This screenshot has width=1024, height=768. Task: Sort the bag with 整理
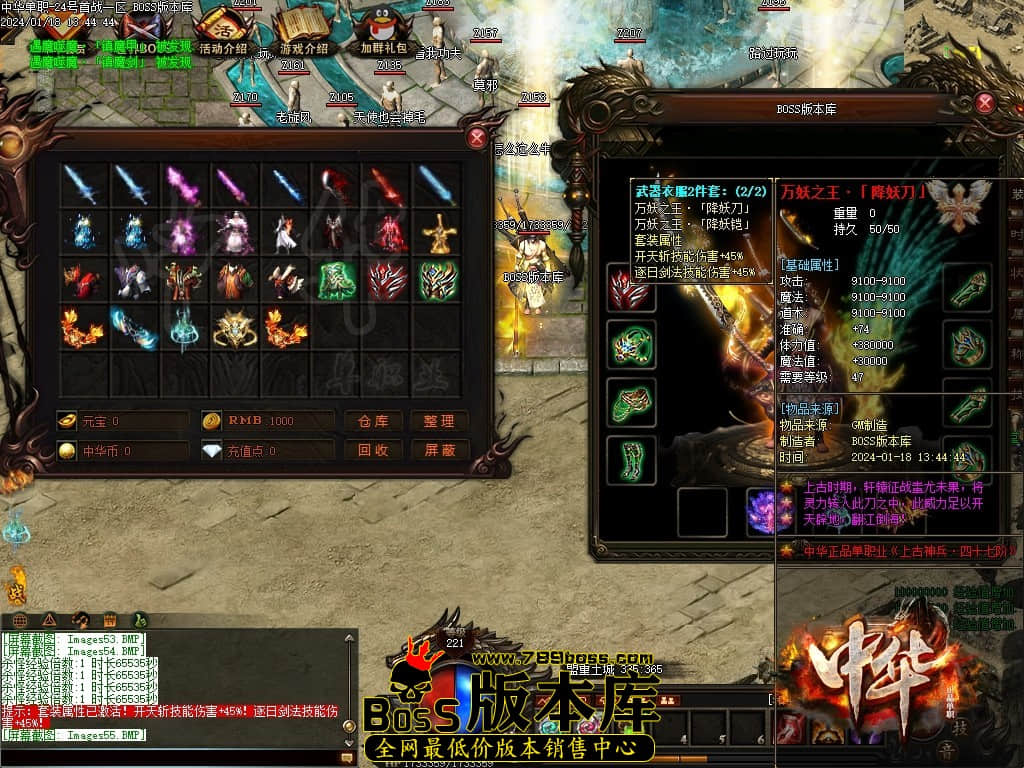point(439,421)
